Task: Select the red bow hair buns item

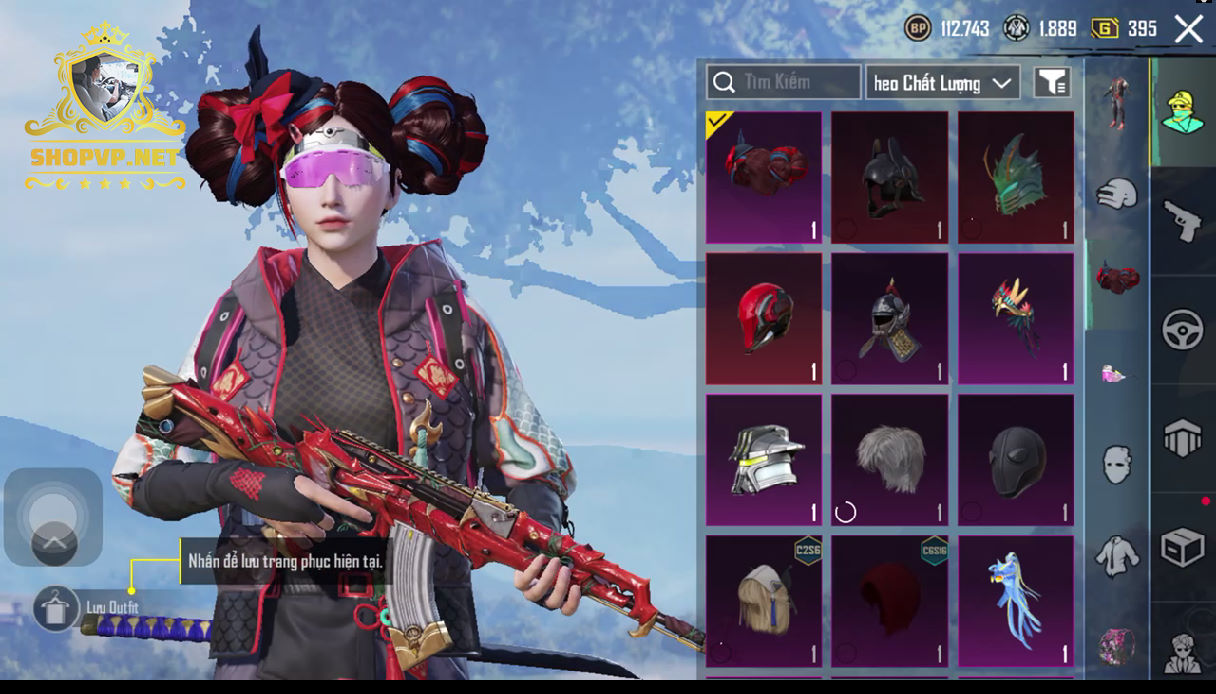Action: click(764, 177)
